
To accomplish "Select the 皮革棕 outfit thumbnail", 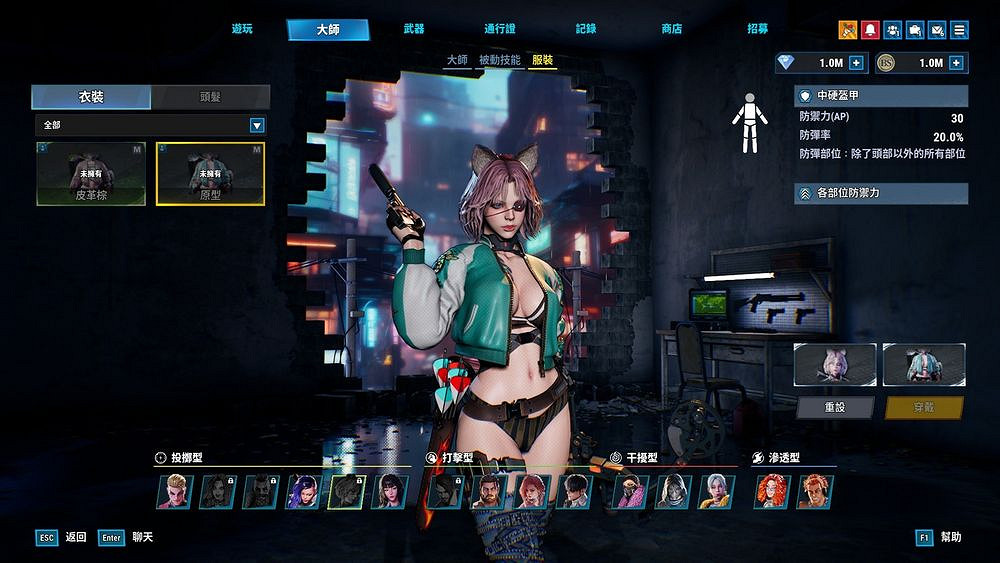I will (92, 173).
